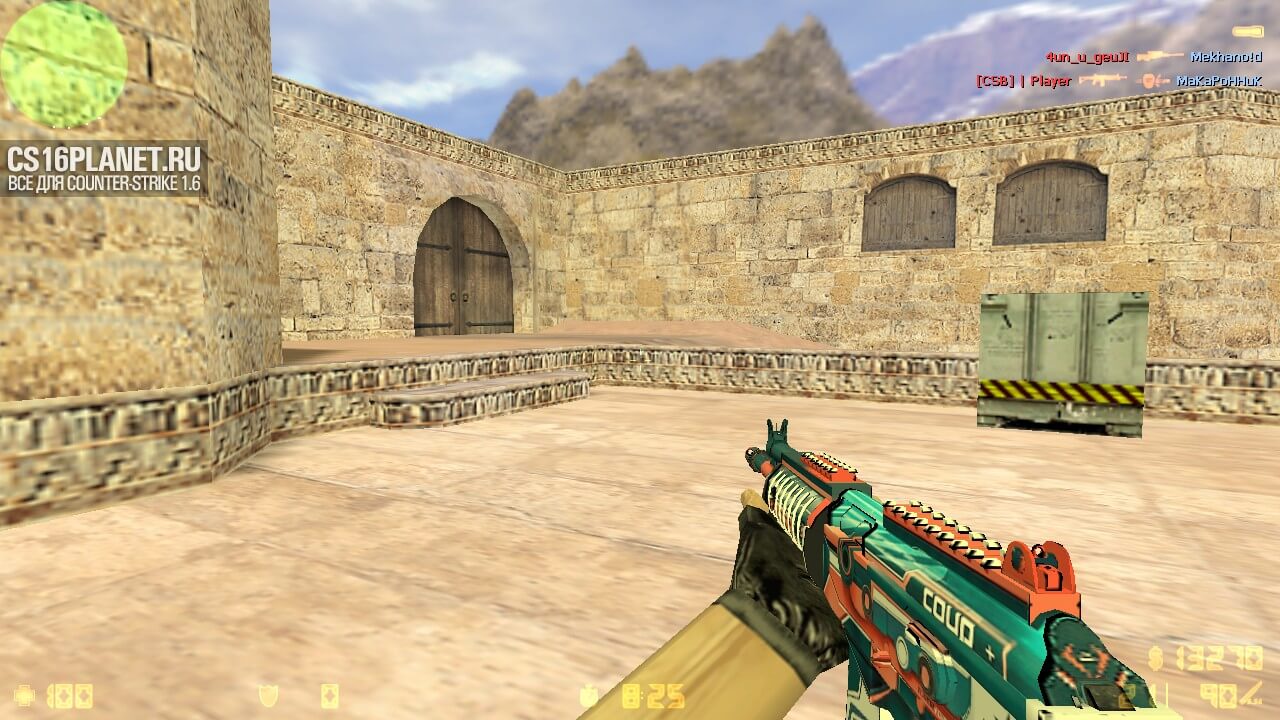Click the health cross icon
Screen dimensions: 1280x720
click(x=23, y=695)
